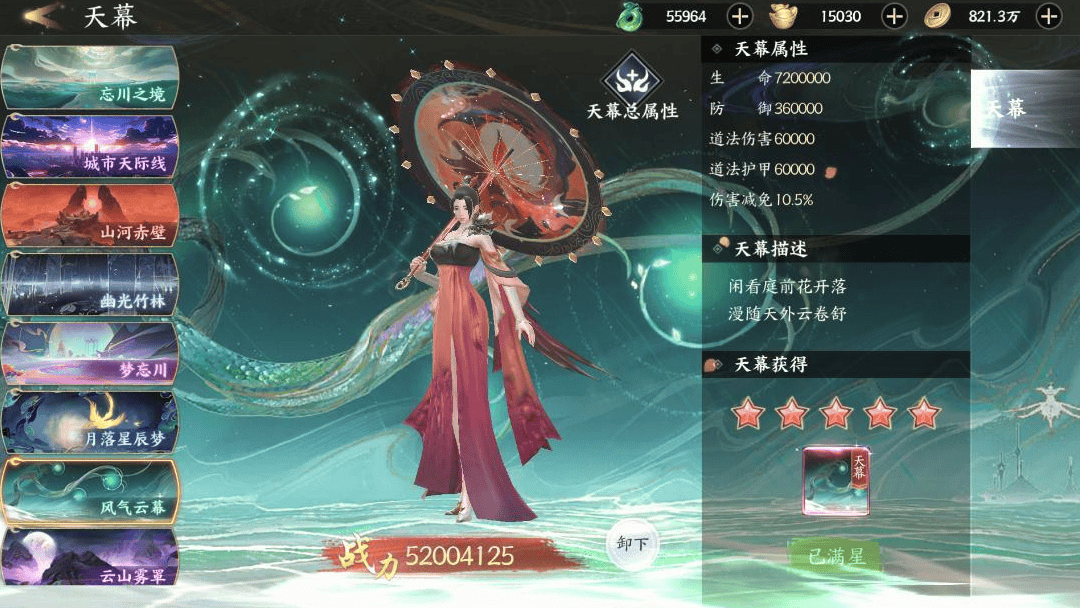The image size is (1080, 608).
Task: Click the 已满星 max-star button
Action: coord(836,556)
